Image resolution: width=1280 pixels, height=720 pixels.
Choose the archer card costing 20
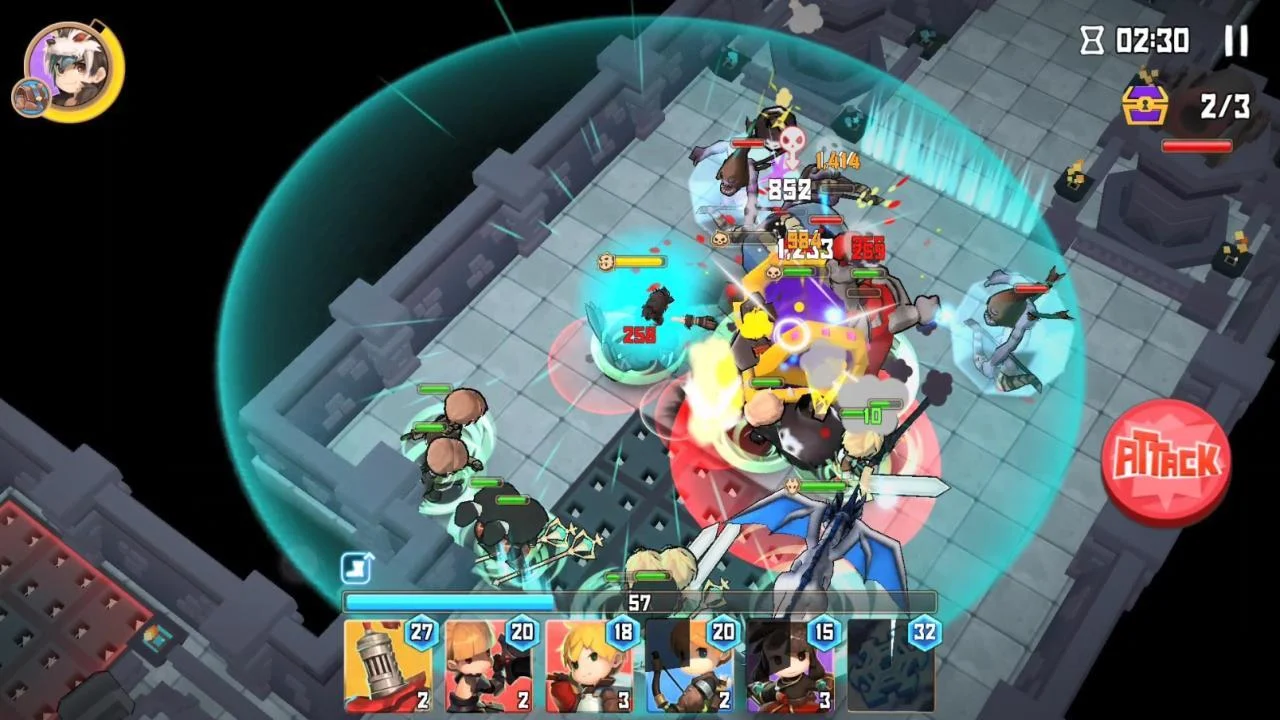[x=691, y=665]
